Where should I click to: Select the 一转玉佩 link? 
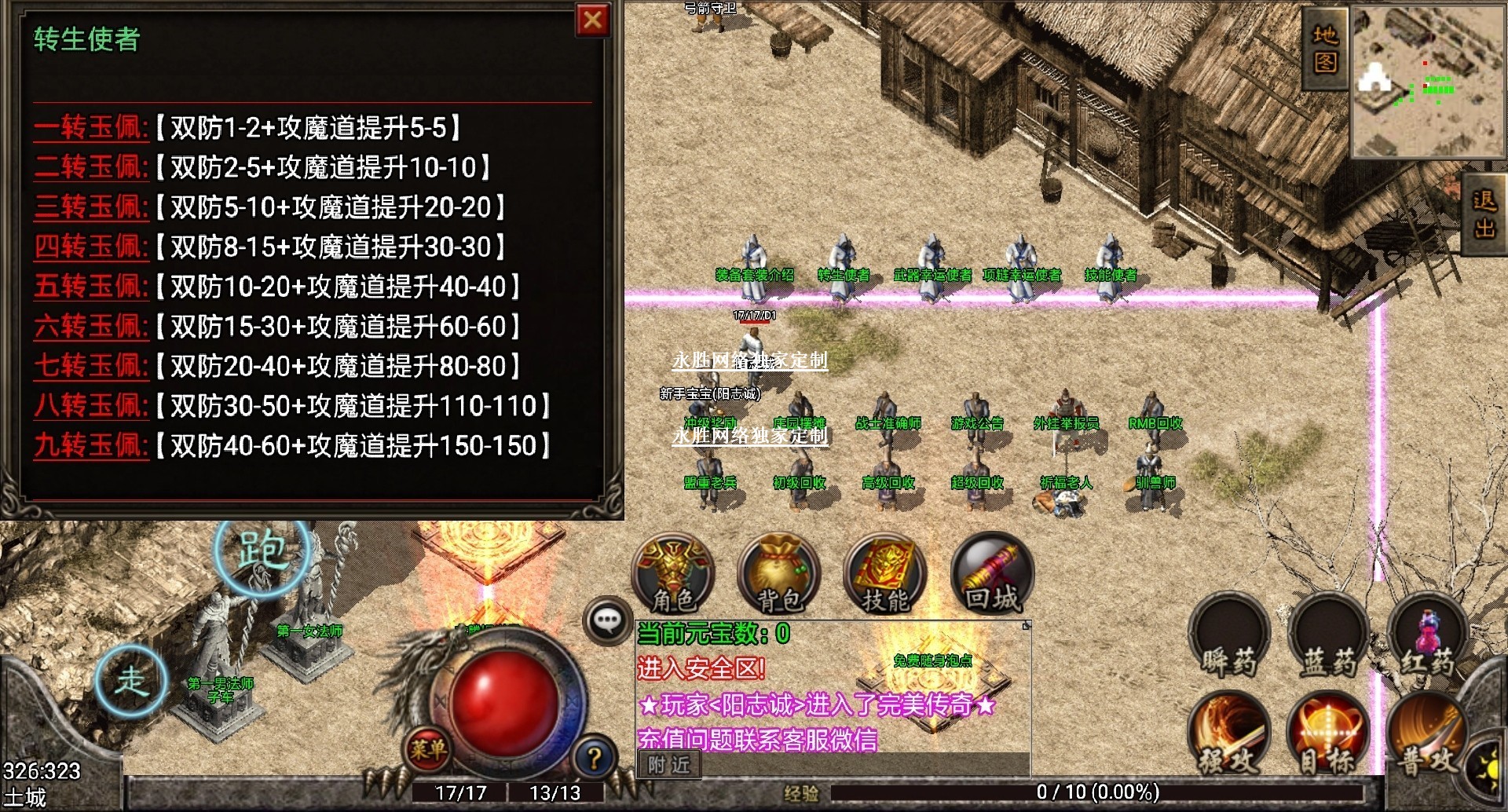pyautogui.click(x=91, y=128)
